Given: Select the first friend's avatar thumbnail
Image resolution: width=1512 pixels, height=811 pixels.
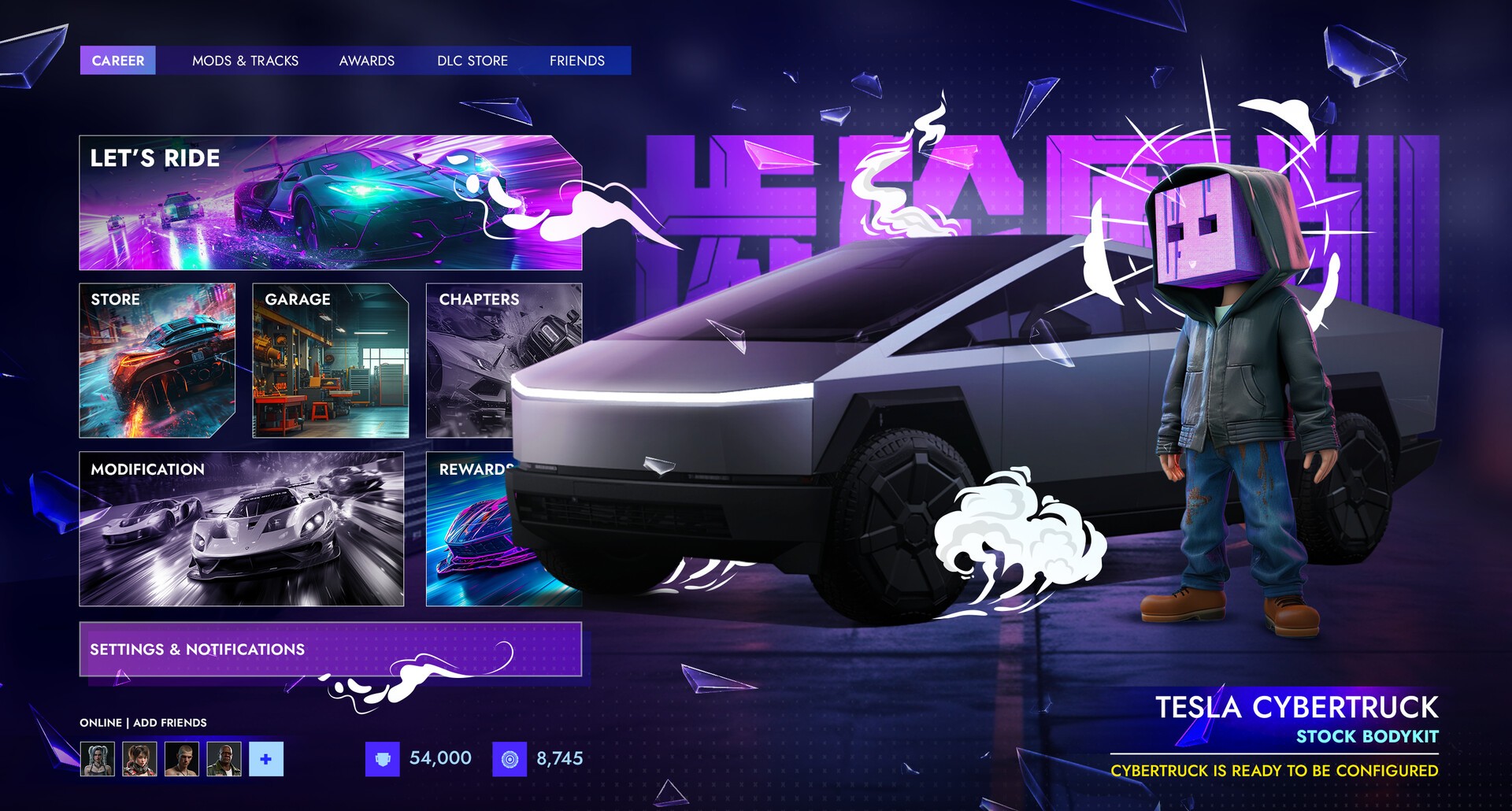Looking at the screenshot, I should click(96, 760).
